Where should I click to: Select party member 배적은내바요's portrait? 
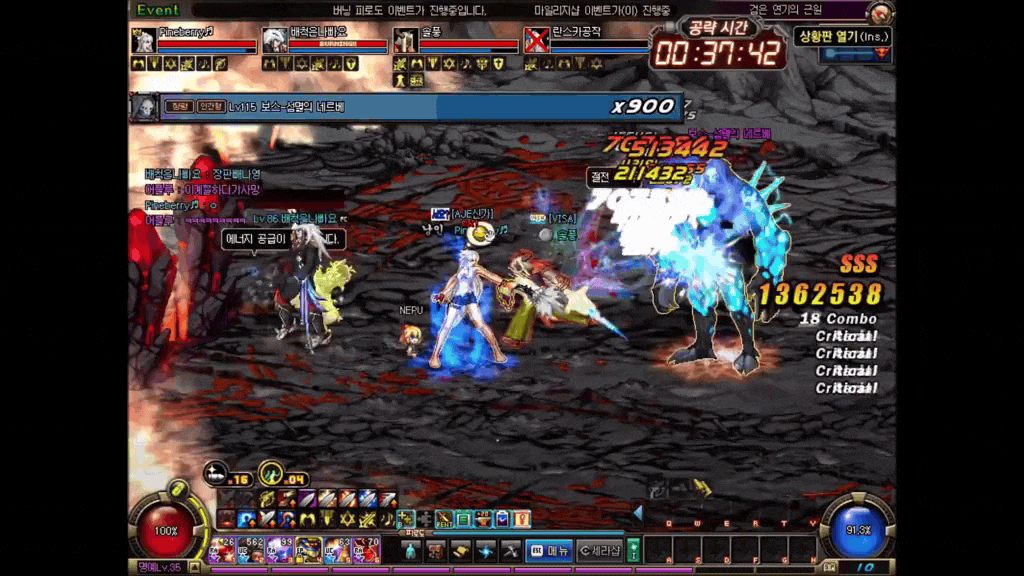274,40
